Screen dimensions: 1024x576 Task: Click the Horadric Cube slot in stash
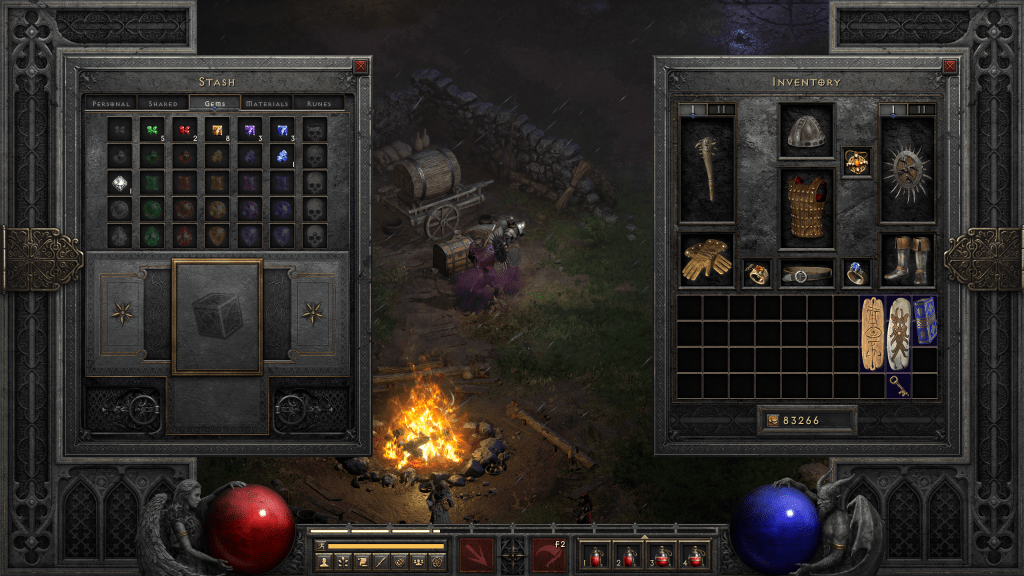click(217, 316)
